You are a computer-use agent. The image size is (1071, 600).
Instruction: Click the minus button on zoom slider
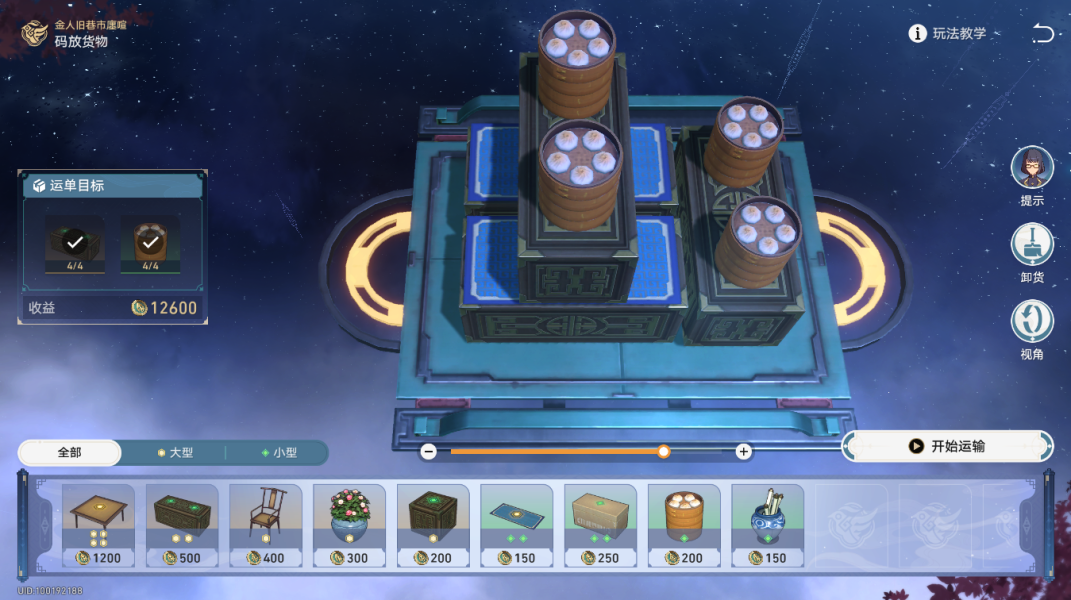[x=428, y=451]
